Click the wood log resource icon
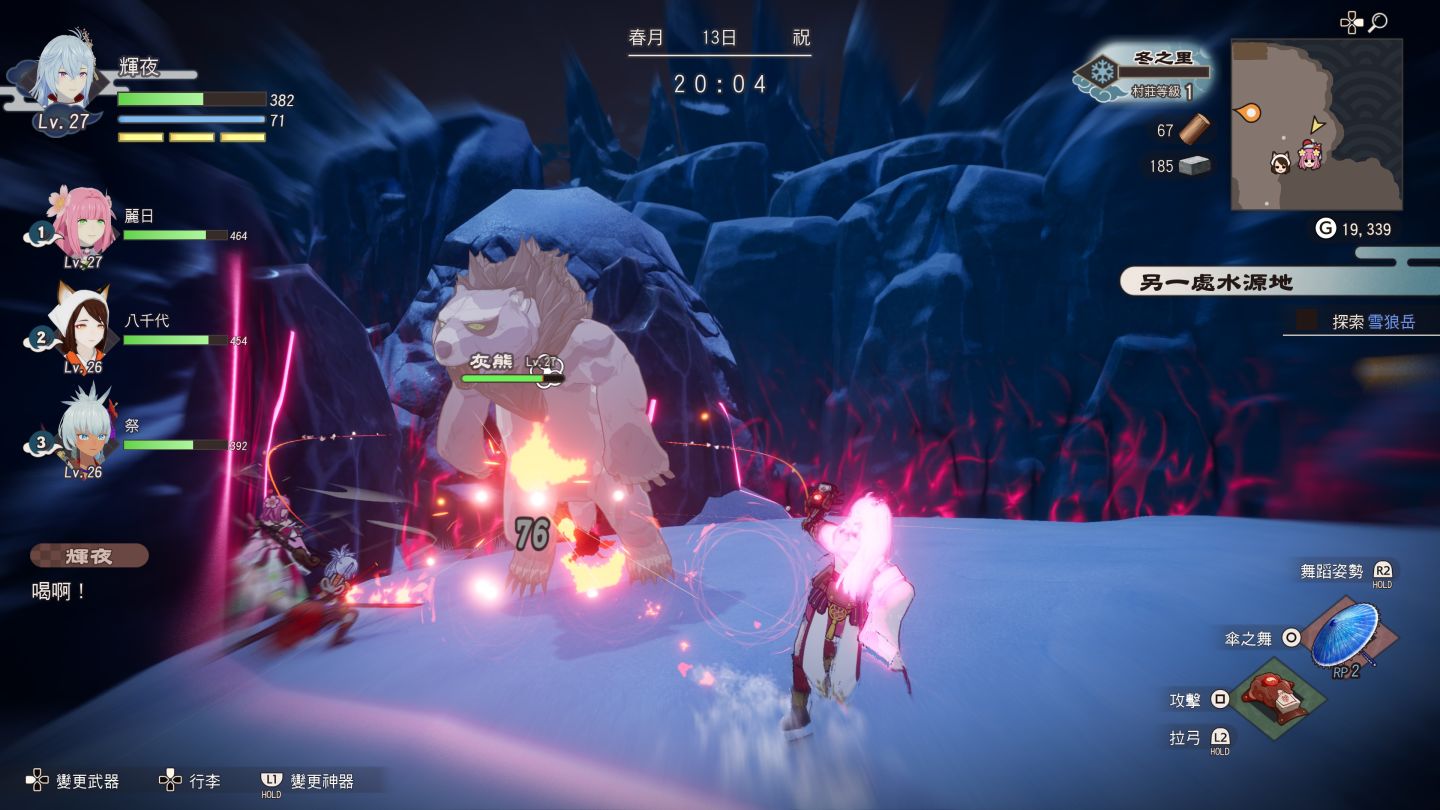 (1193, 129)
